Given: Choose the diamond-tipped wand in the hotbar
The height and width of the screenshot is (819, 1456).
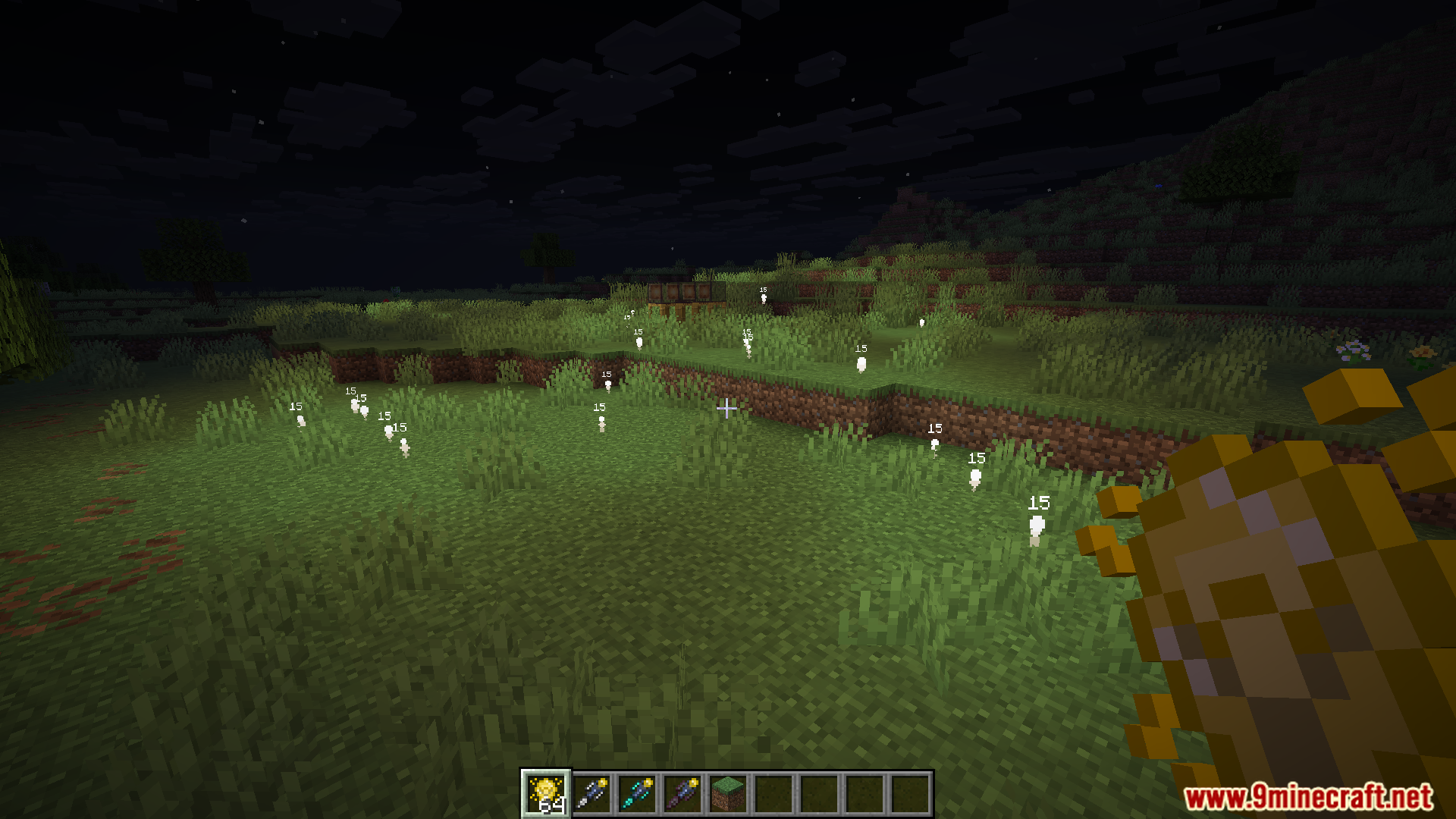Looking at the screenshot, I should [637, 793].
